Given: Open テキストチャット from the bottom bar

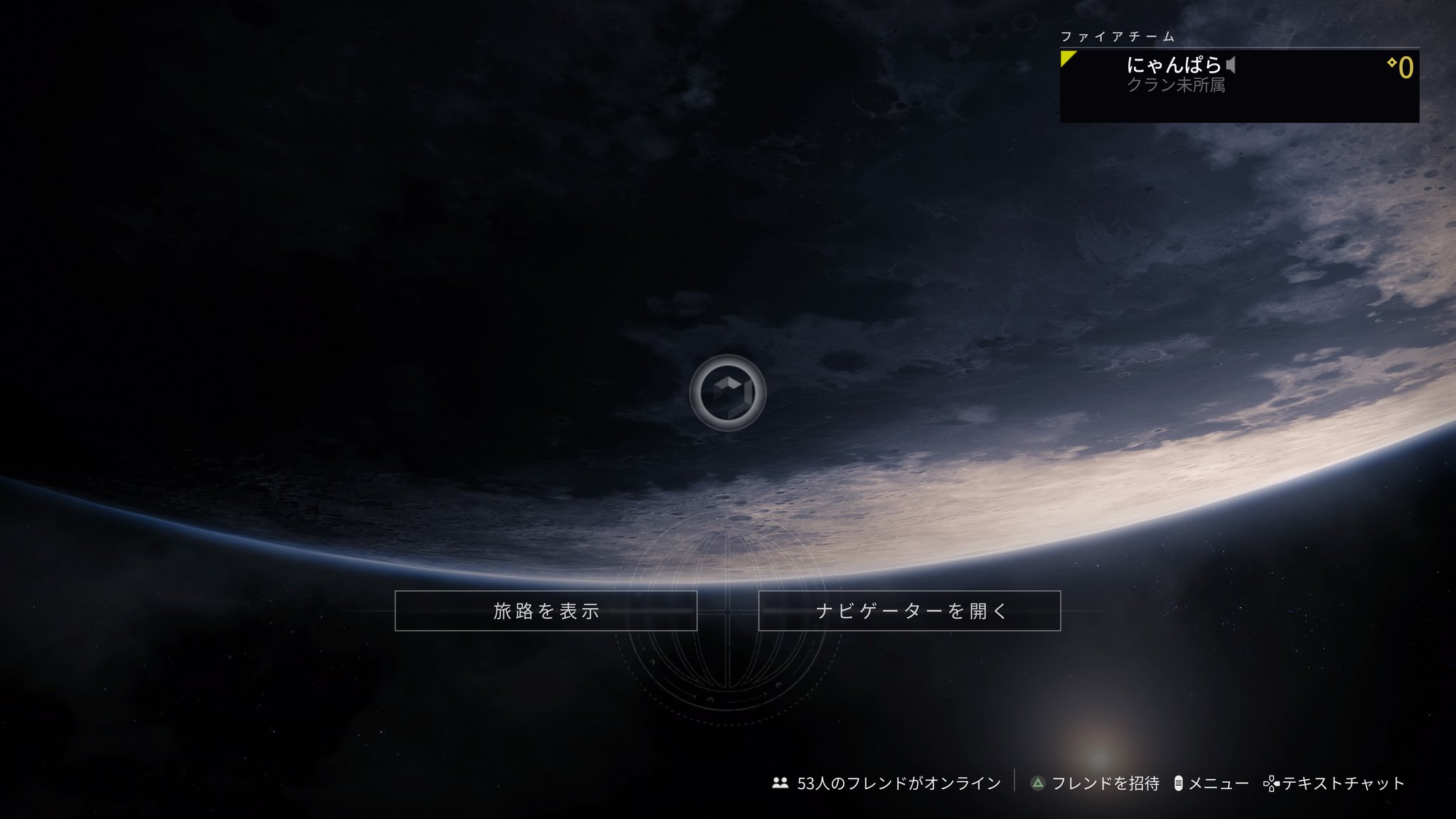Looking at the screenshot, I should coord(1344,783).
